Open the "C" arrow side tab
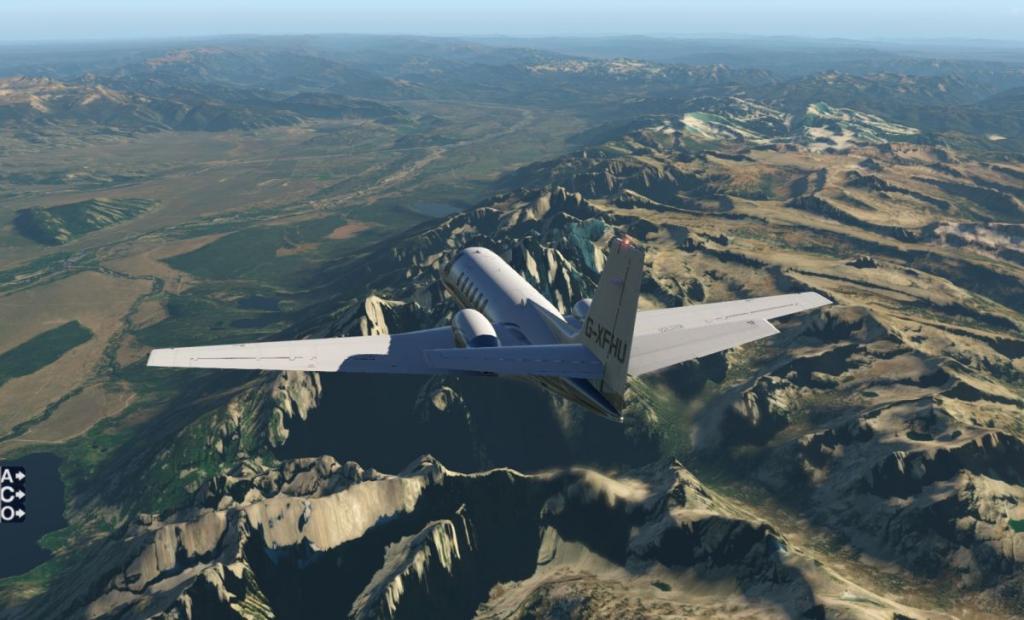Screen dimensions: 1024x620 [12, 494]
